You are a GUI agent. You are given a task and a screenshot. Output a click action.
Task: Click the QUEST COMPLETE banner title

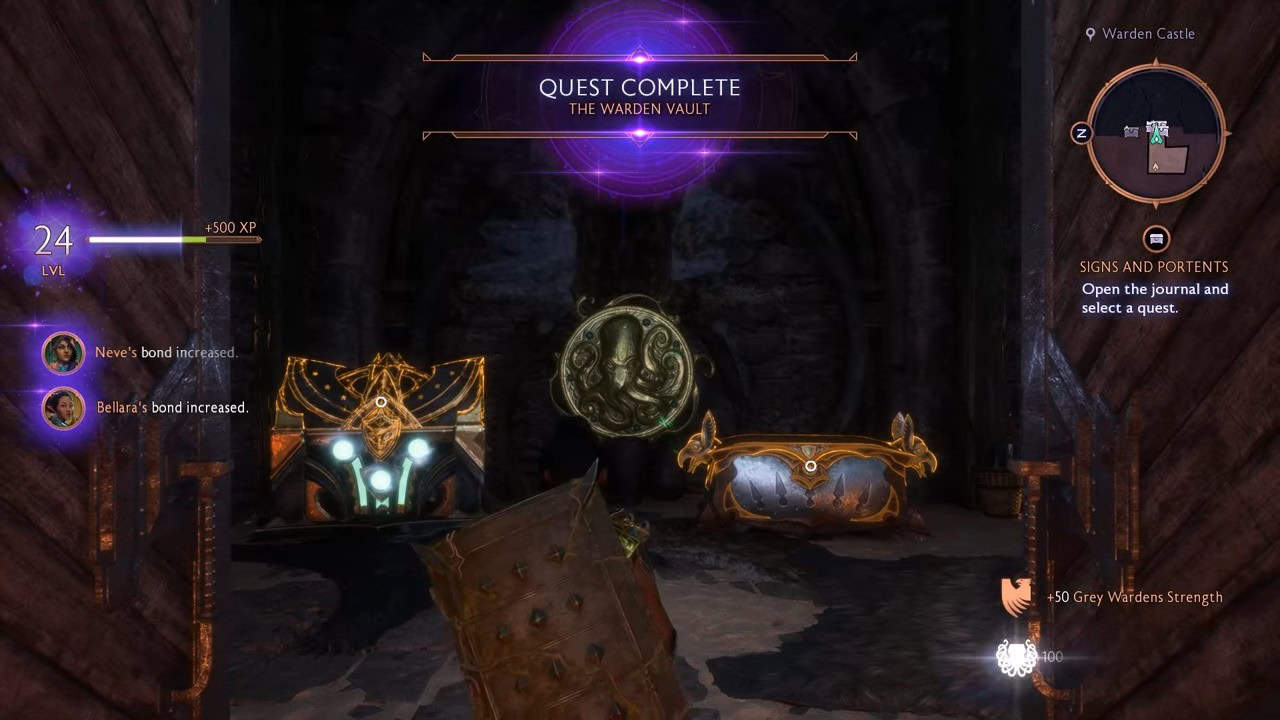click(x=639, y=87)
